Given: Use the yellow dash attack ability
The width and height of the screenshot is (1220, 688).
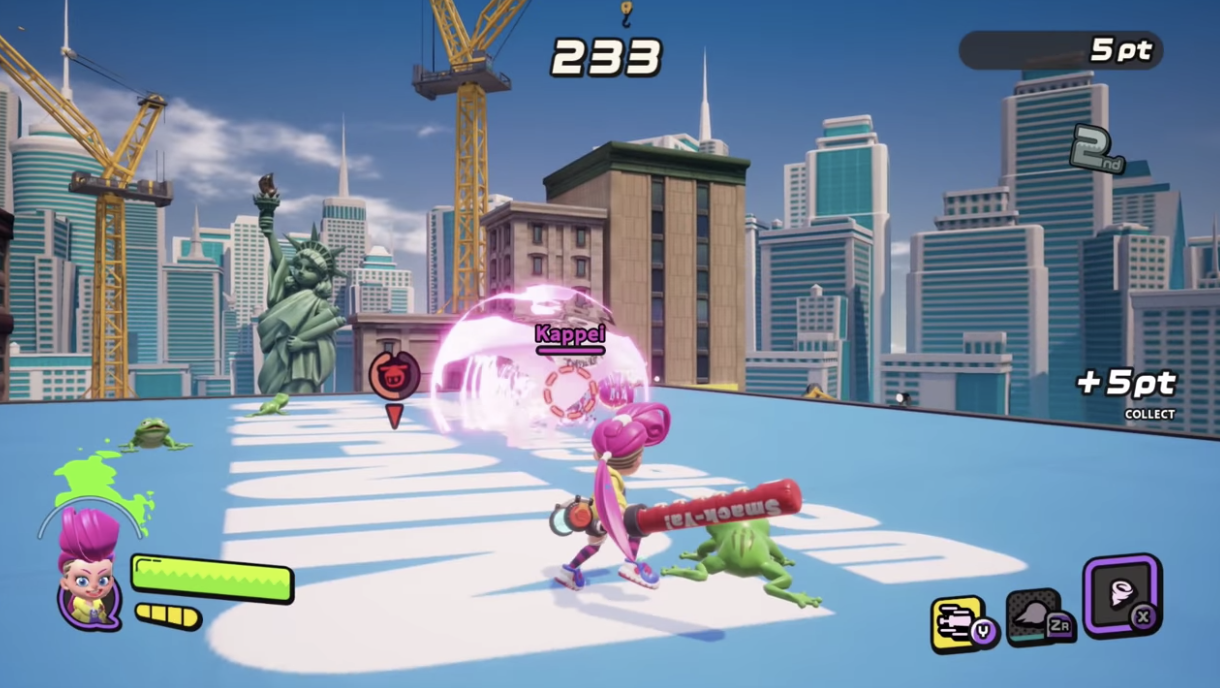Looking at the screenshot, I should click(957, 623).
